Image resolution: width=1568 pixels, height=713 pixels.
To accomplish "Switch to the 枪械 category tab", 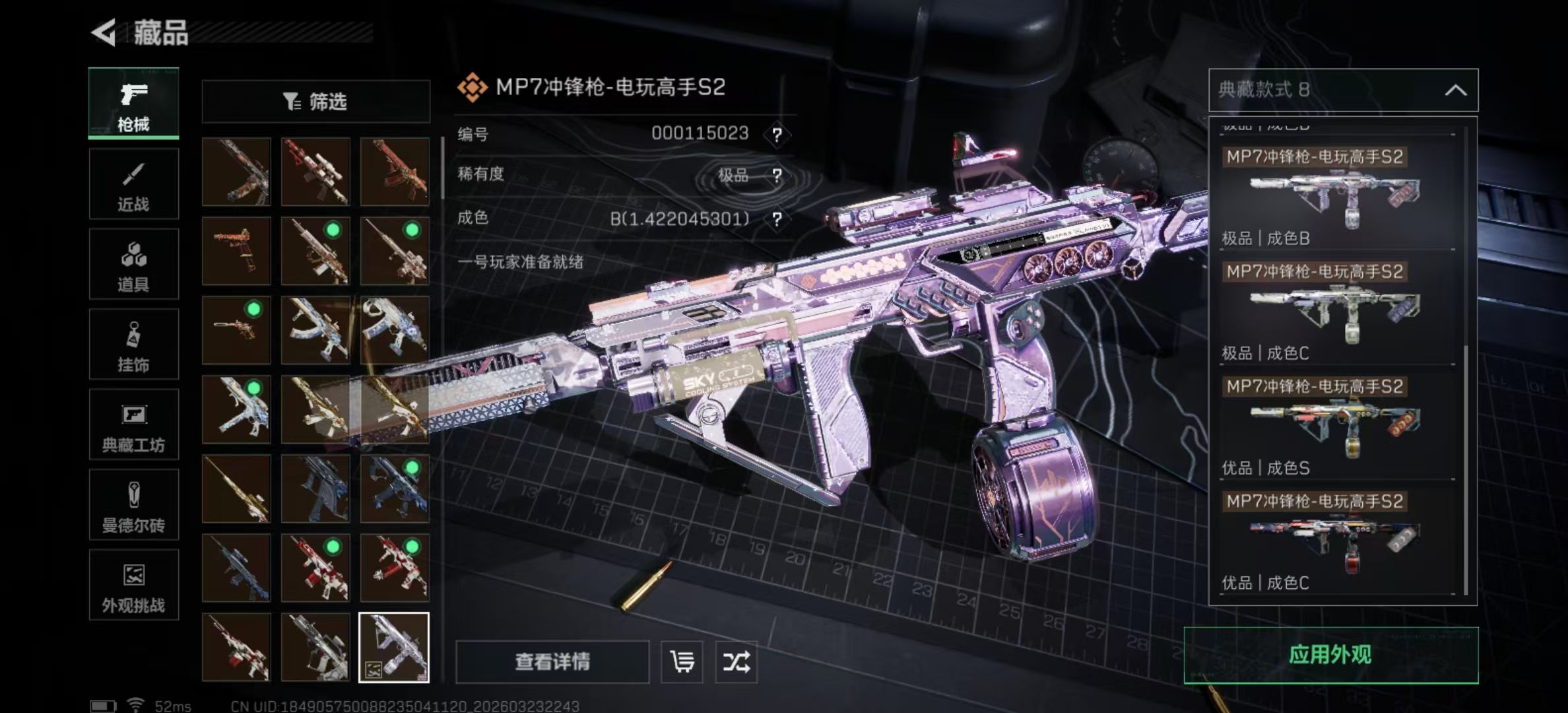I will pos(133,104).
